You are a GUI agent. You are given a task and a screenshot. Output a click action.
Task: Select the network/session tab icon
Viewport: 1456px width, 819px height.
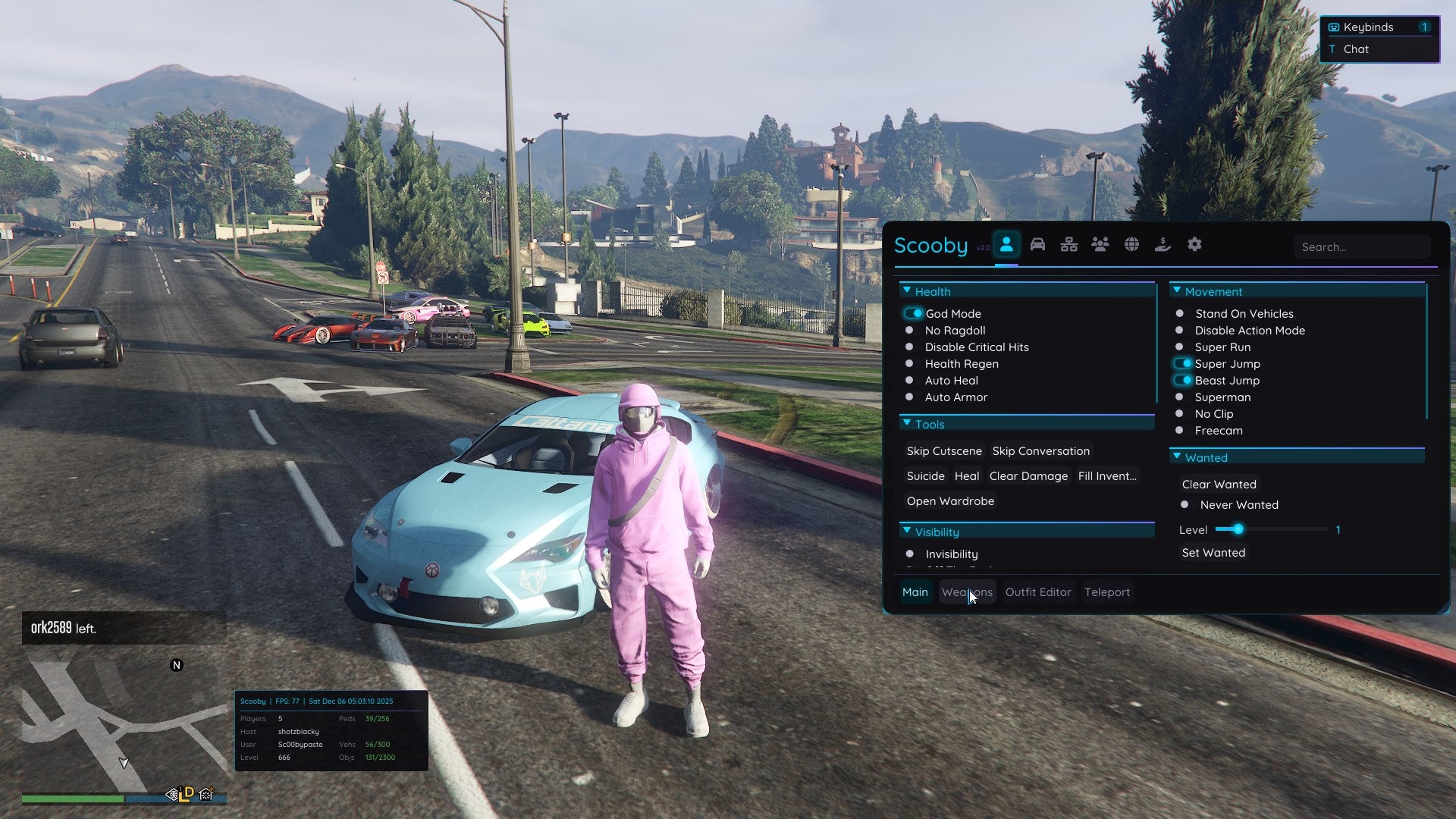click(1068, 244)
